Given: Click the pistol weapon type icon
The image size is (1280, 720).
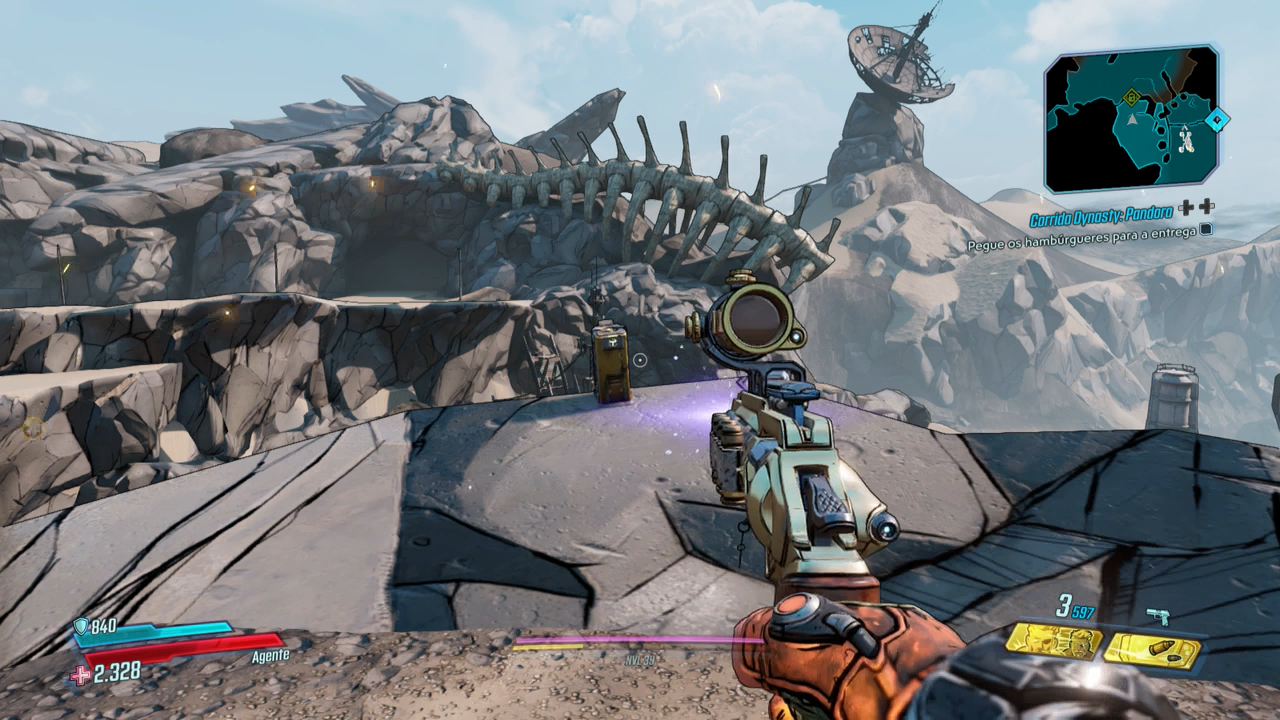Looking at the screenshot, I should point(1159,616).
